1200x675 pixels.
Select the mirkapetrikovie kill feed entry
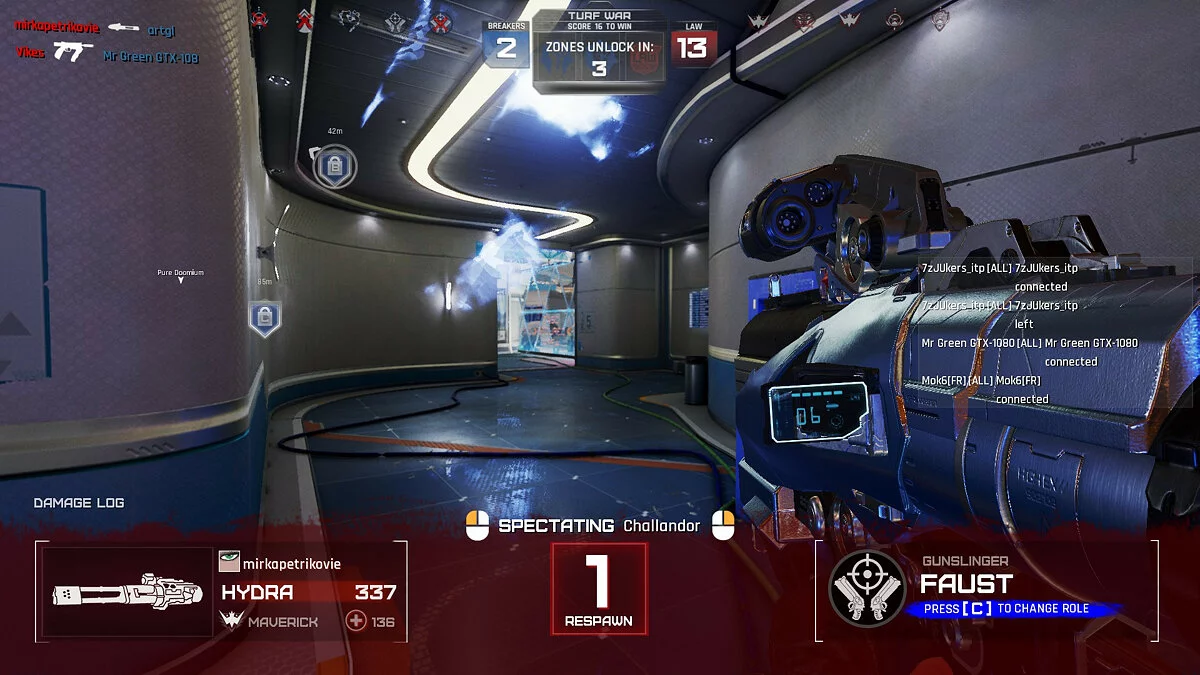coord(56,27)
